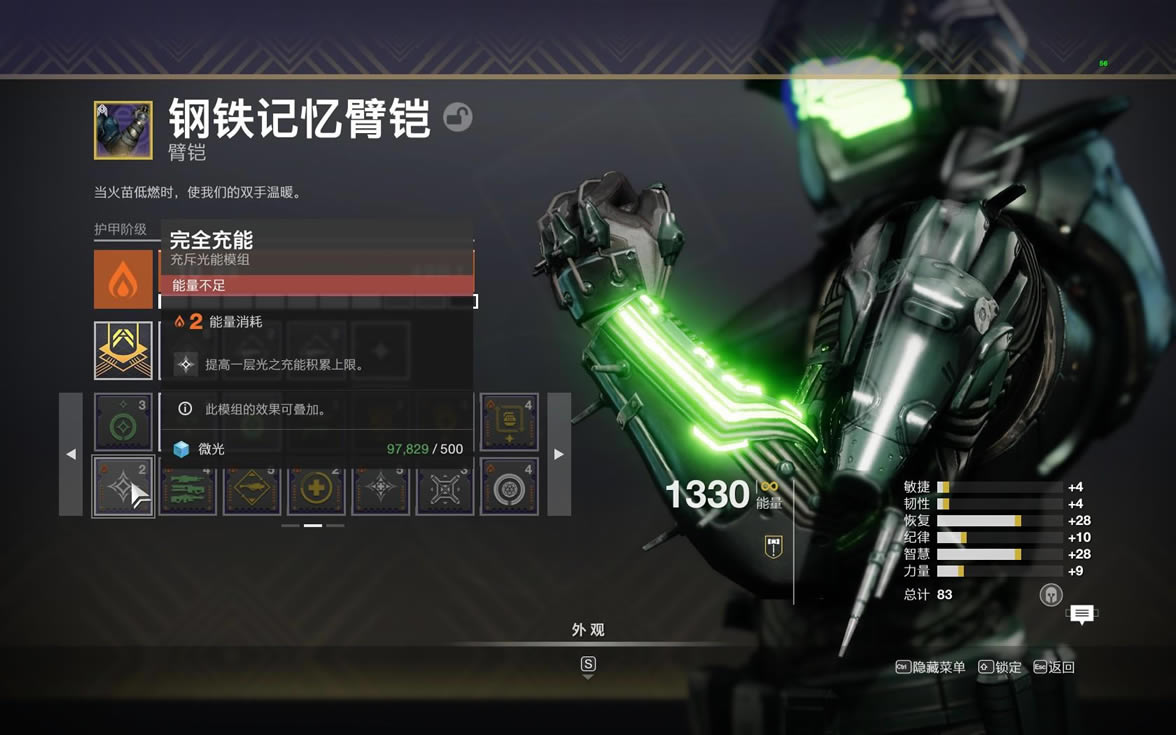The height and width of the screenshot is (735, 1176).
Task: Select the green circle mod slot
Action: [123, 423]
